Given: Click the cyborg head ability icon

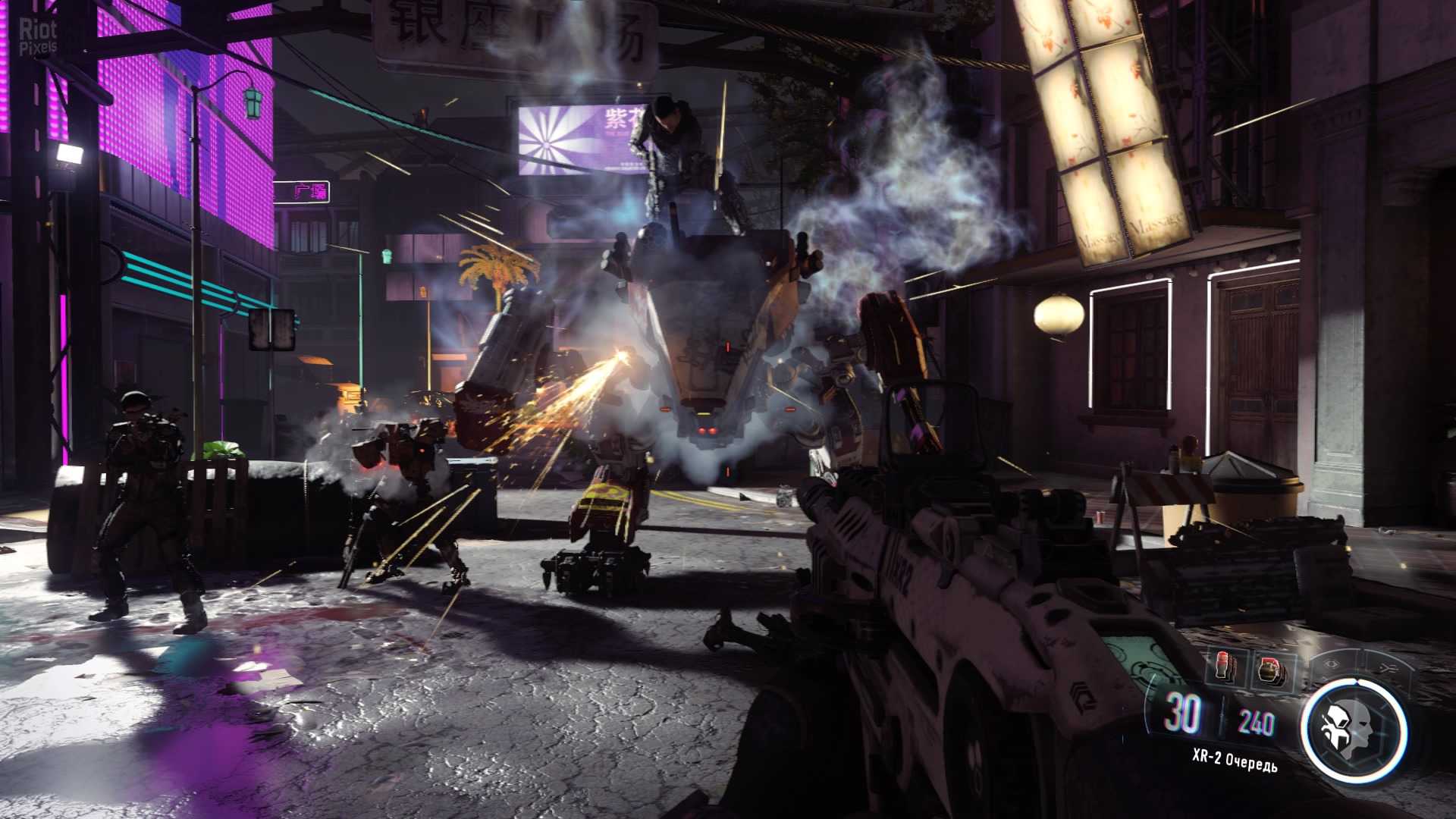Looking at the screenshot, I should [1354, 729].
